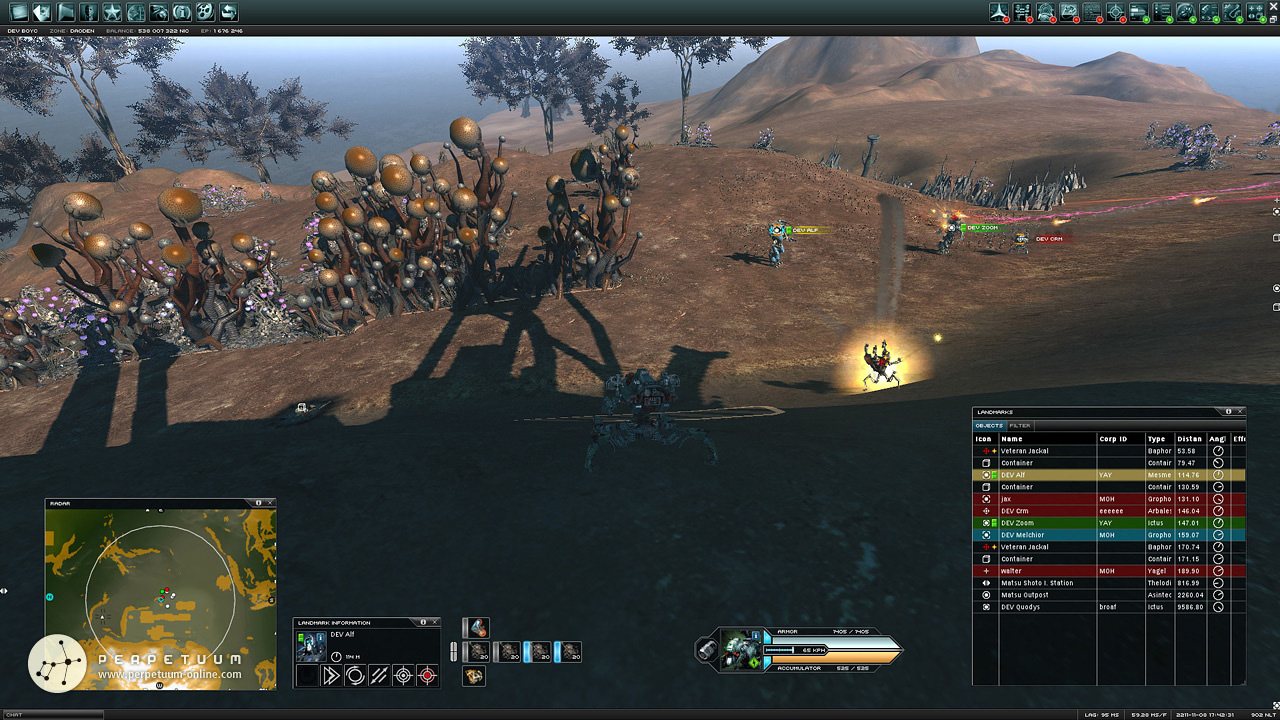Activate the red primary lock crosshair button
The height and width of the screenshot is (720, 1280).
[x=428, y=675]
